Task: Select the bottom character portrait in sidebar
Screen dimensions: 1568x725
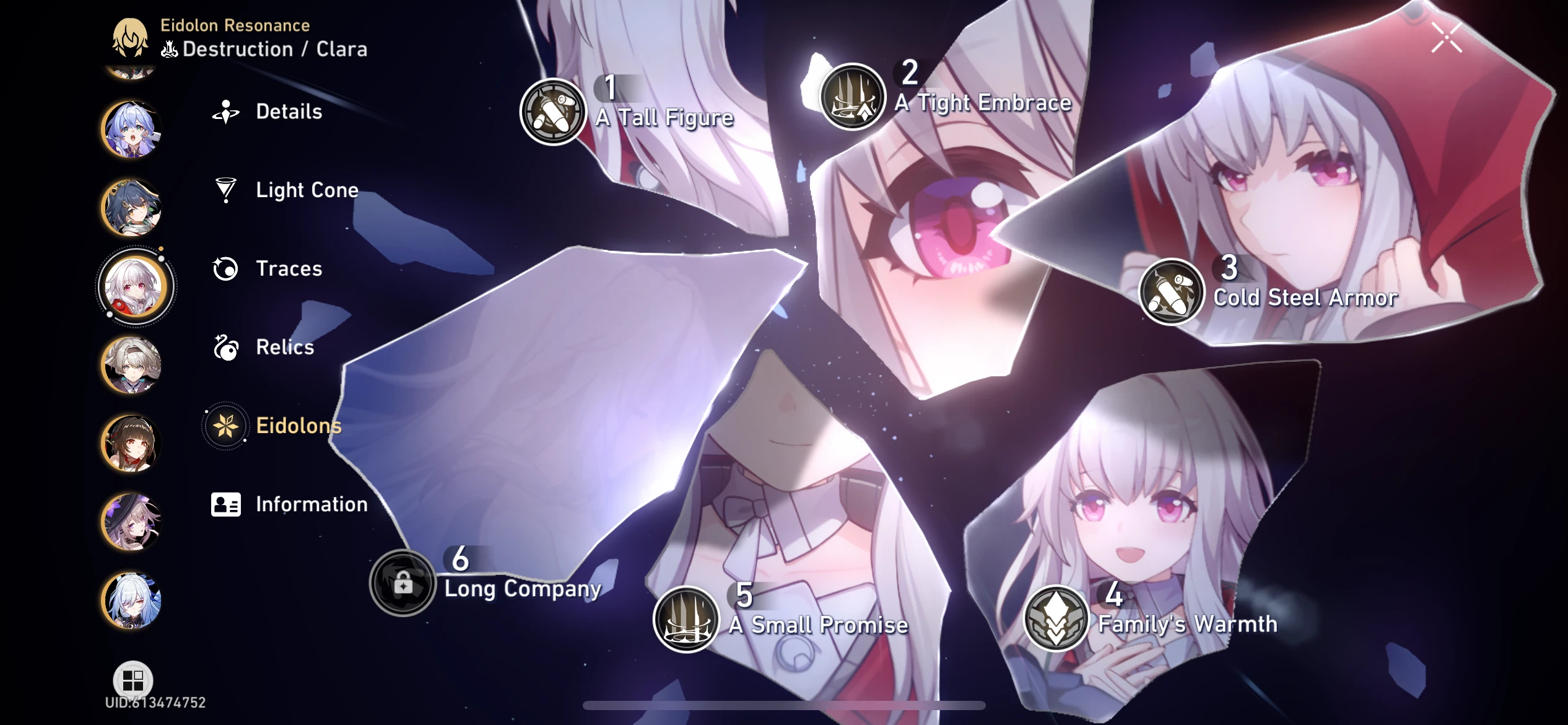Action: click(x=132, y=601)
